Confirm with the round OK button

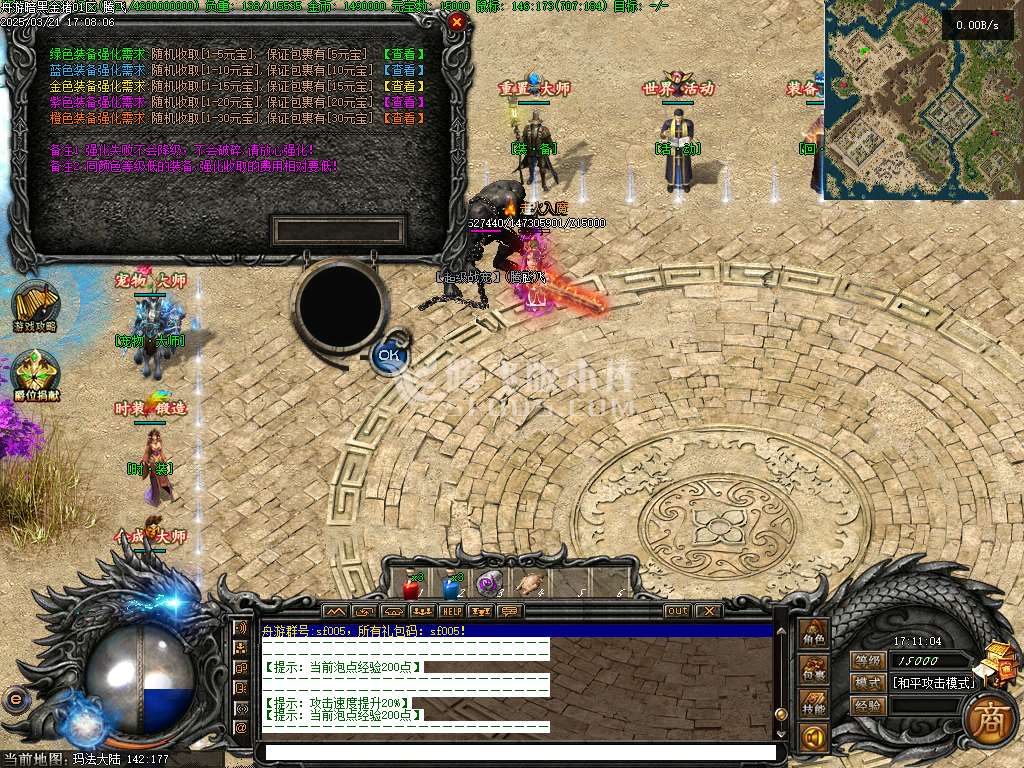pyautogui.click(x=388, y=355)
